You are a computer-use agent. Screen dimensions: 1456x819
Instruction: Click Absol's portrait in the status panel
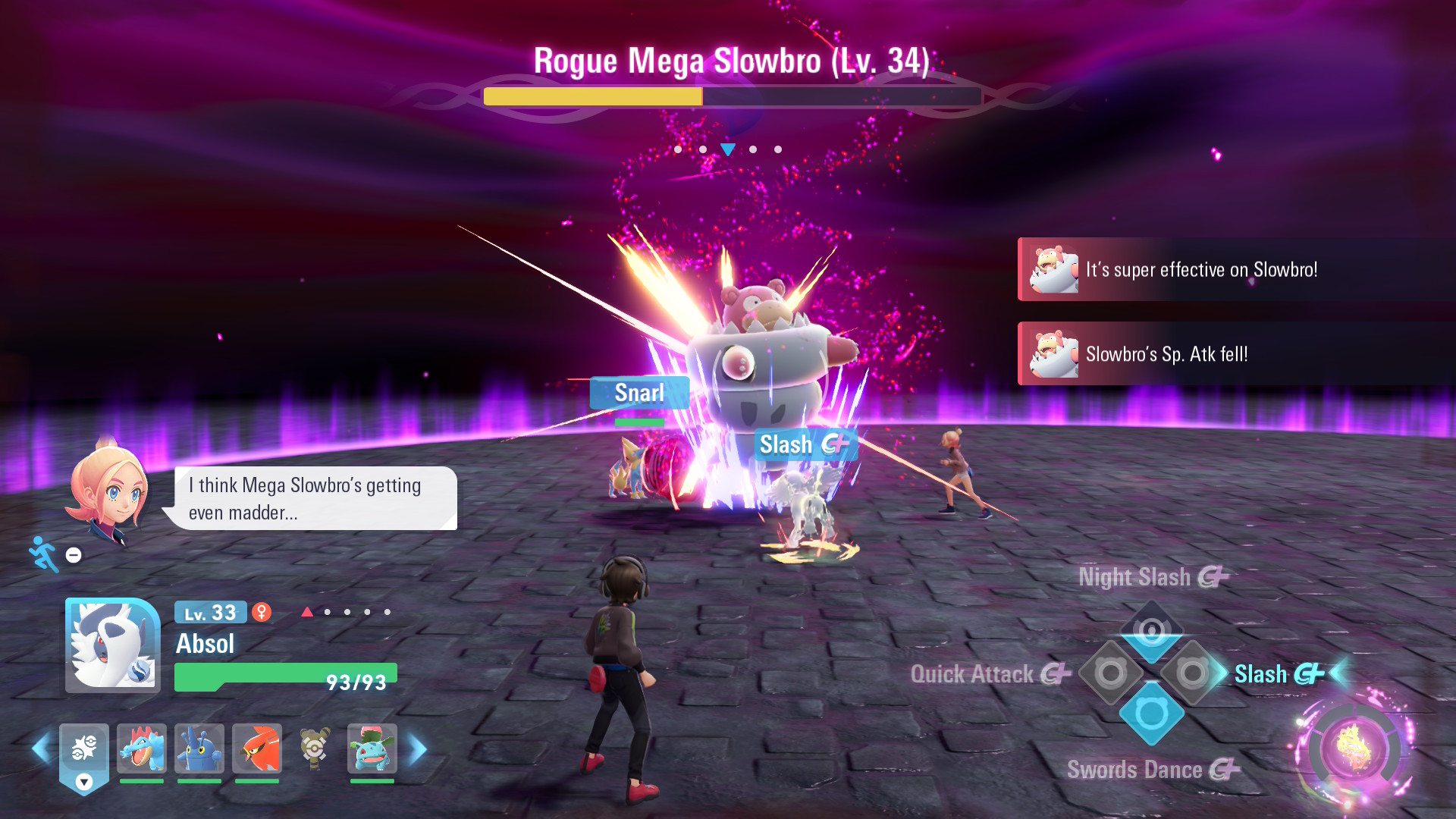point(113,645)
